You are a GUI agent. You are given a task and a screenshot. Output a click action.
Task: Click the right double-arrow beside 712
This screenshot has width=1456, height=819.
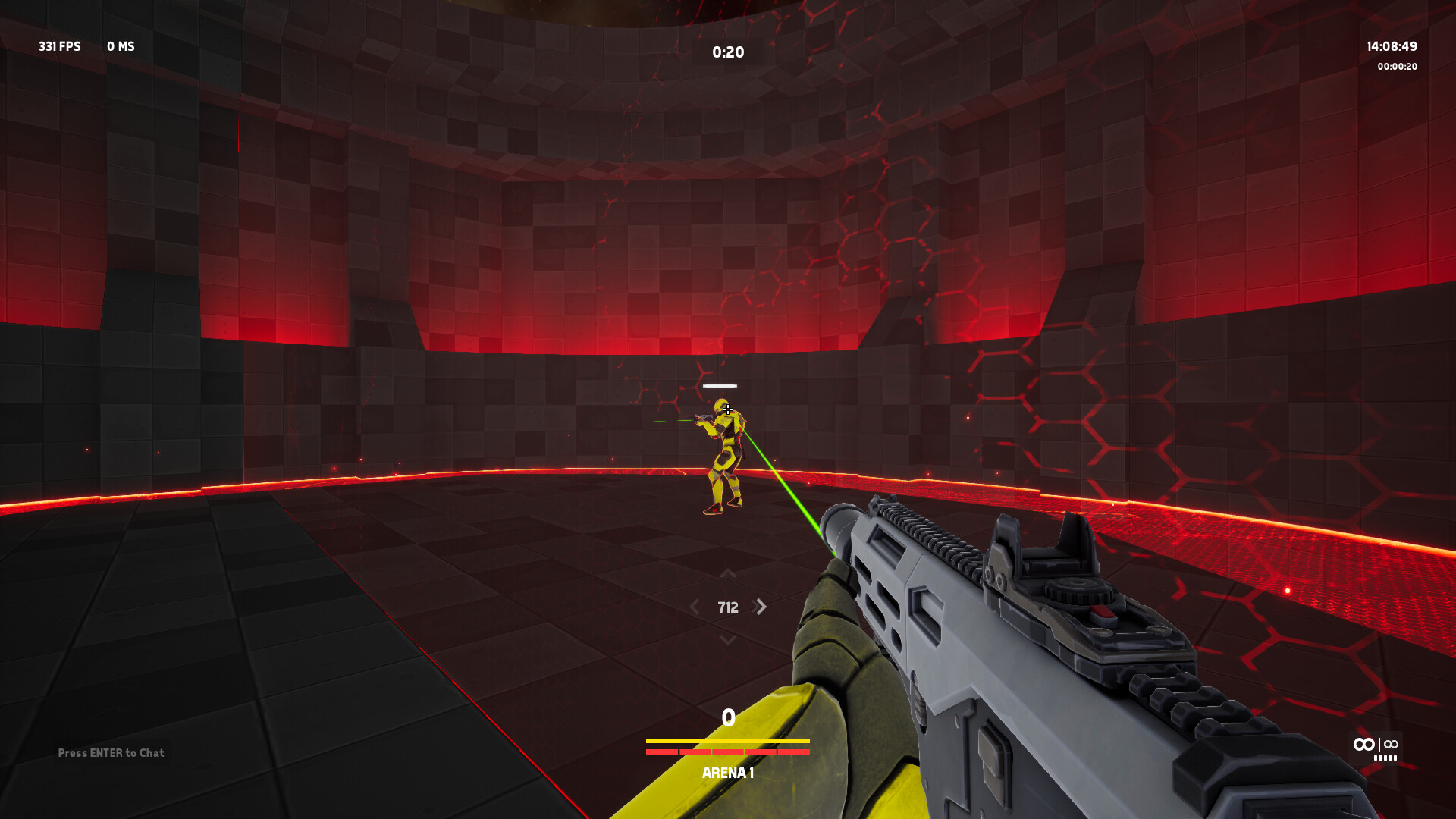point(760,607)
